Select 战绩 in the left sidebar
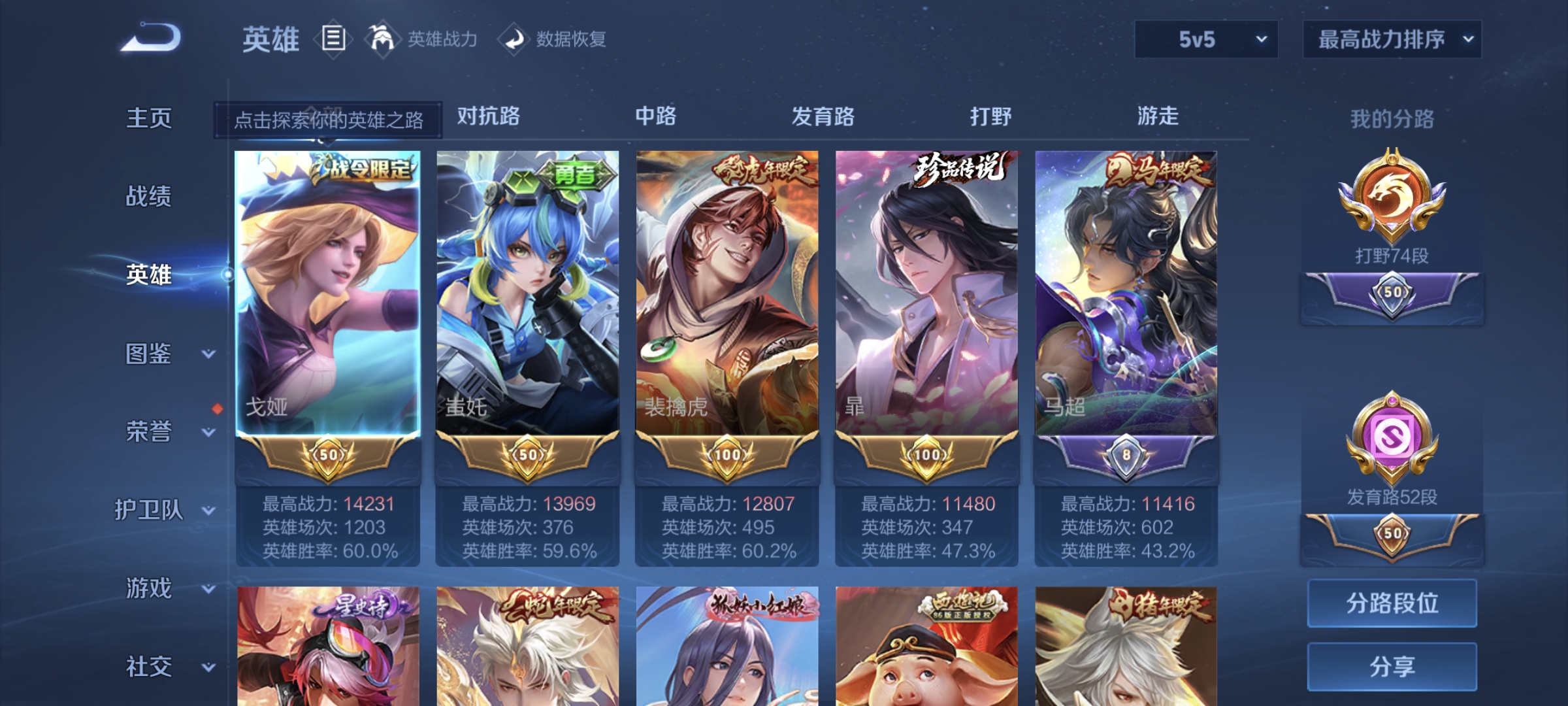Screen dimensions: 1568x706 pyautogui.click(x=150, y=197)
